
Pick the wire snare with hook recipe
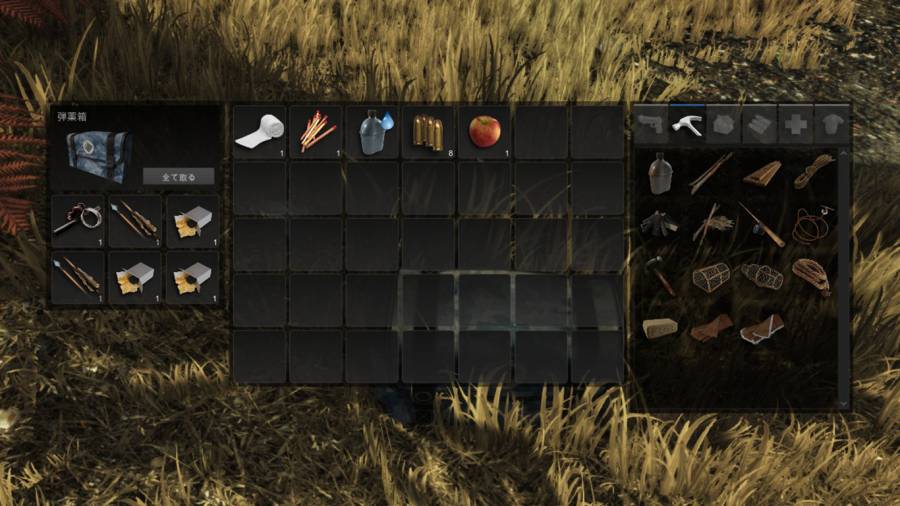click(811, 223)
